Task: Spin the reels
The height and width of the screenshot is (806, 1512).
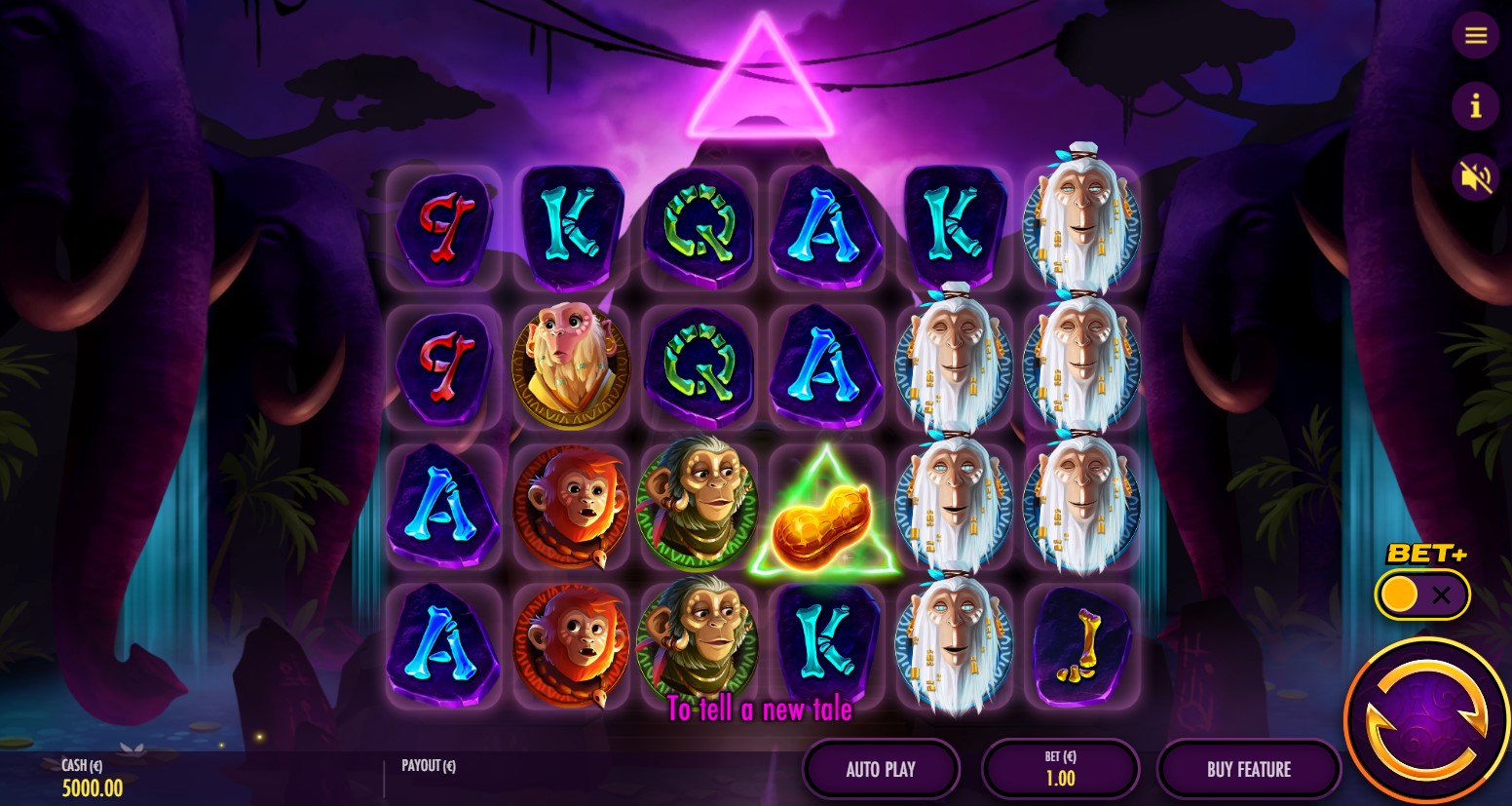Action: point(1426,721)
